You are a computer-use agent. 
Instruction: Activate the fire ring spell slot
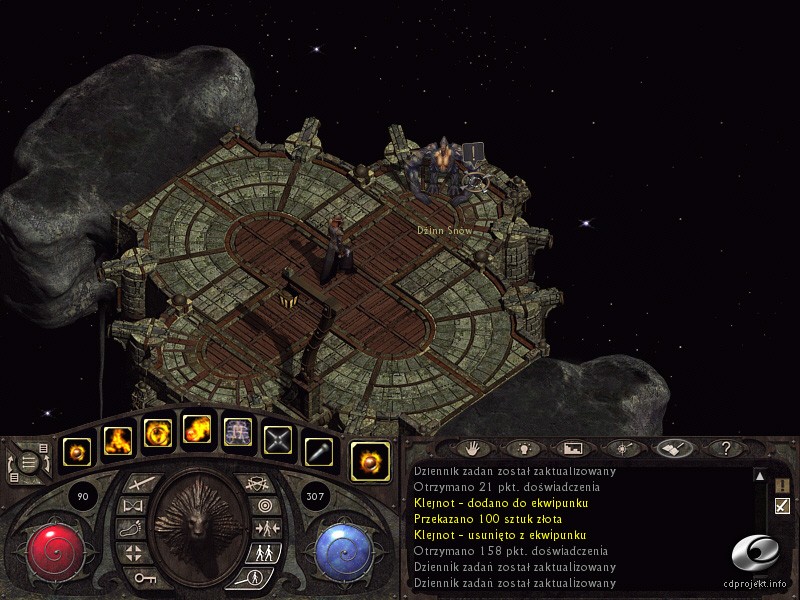(158, 433)
